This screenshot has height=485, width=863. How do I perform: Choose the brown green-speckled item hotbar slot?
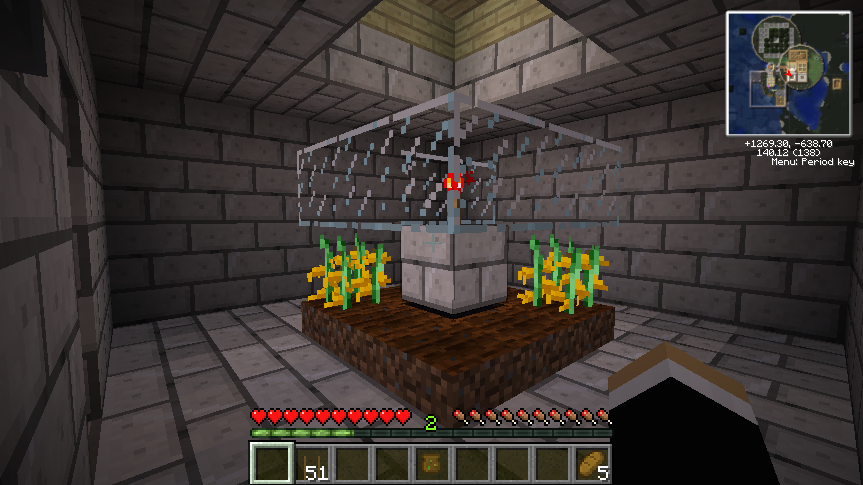tap(431, 464)
